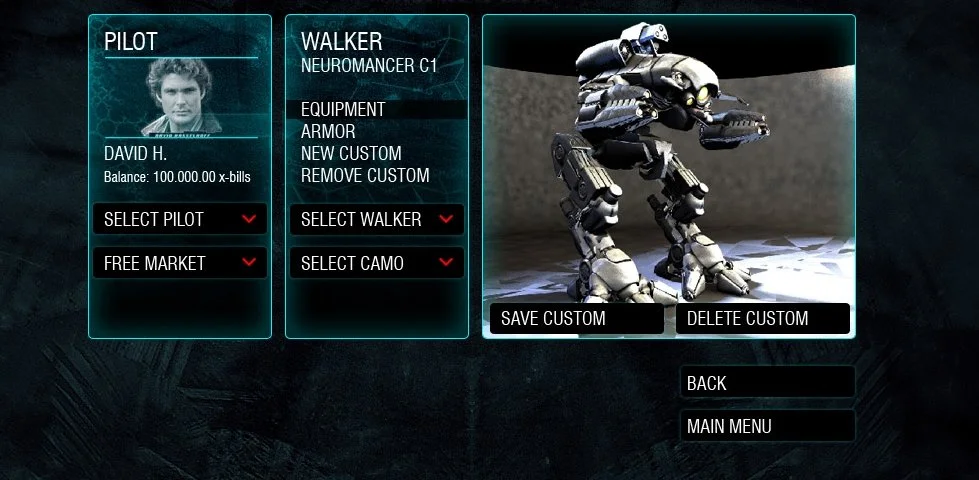Click the Save Custom button
The height and width of the screenshot is (480, 979).
pos(576,319)
